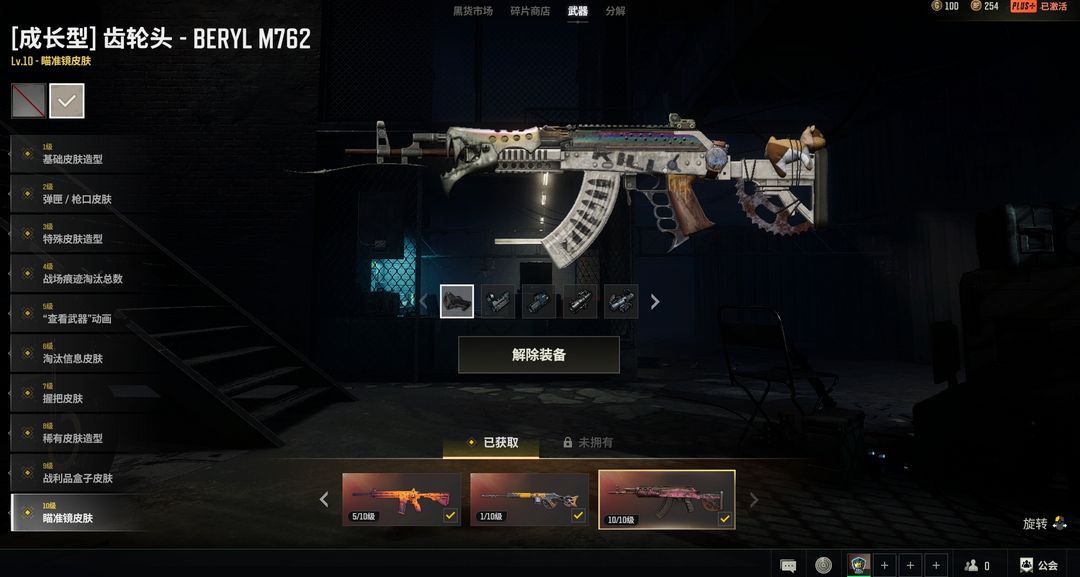The image size is (1080, 577).
Task: Open the 黑货市场 tab
Action: point(472,11)
